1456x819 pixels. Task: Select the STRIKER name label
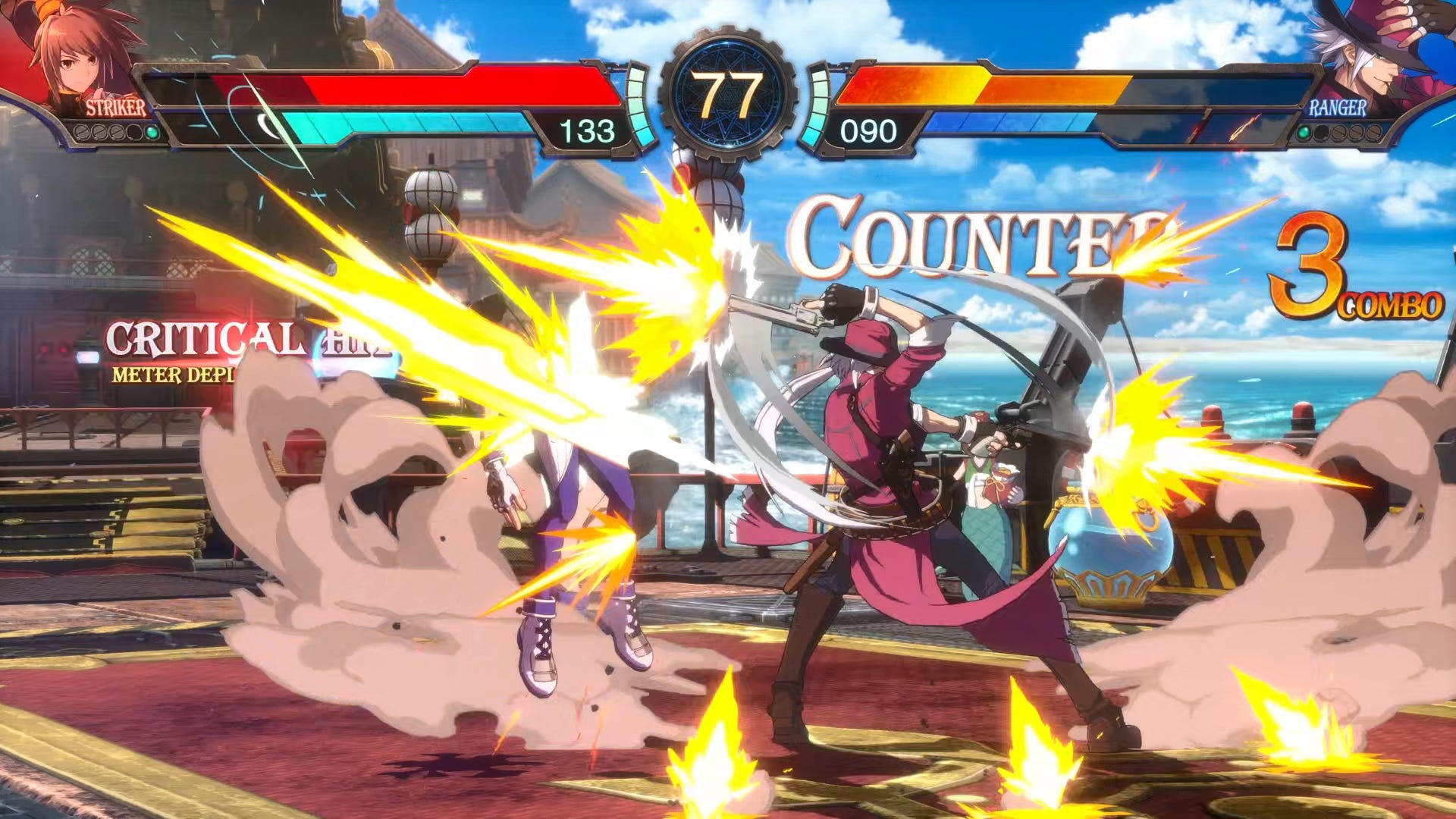pyautogui.click(x=115, y=108)
